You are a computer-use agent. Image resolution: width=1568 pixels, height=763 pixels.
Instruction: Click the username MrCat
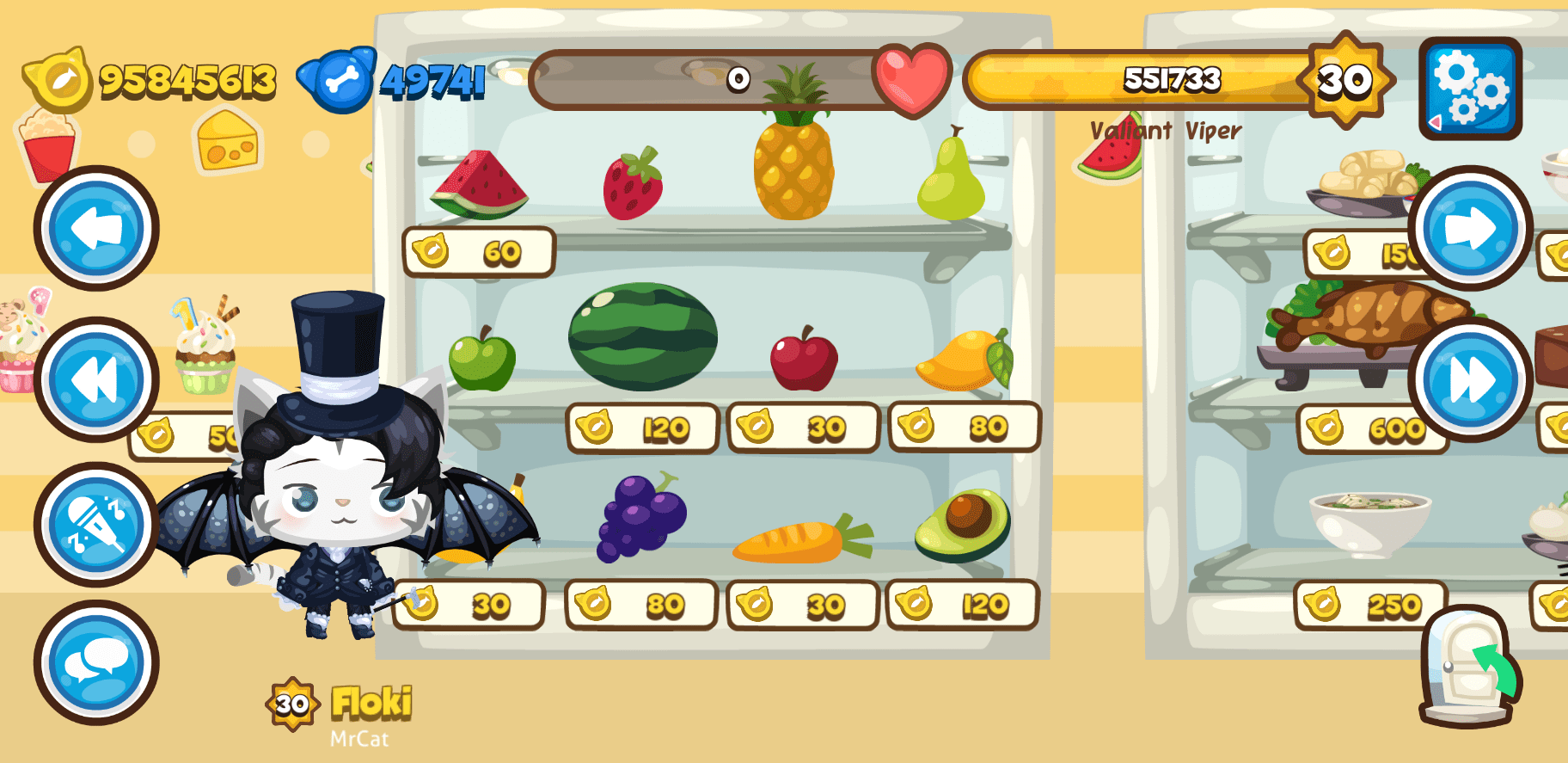358,737
